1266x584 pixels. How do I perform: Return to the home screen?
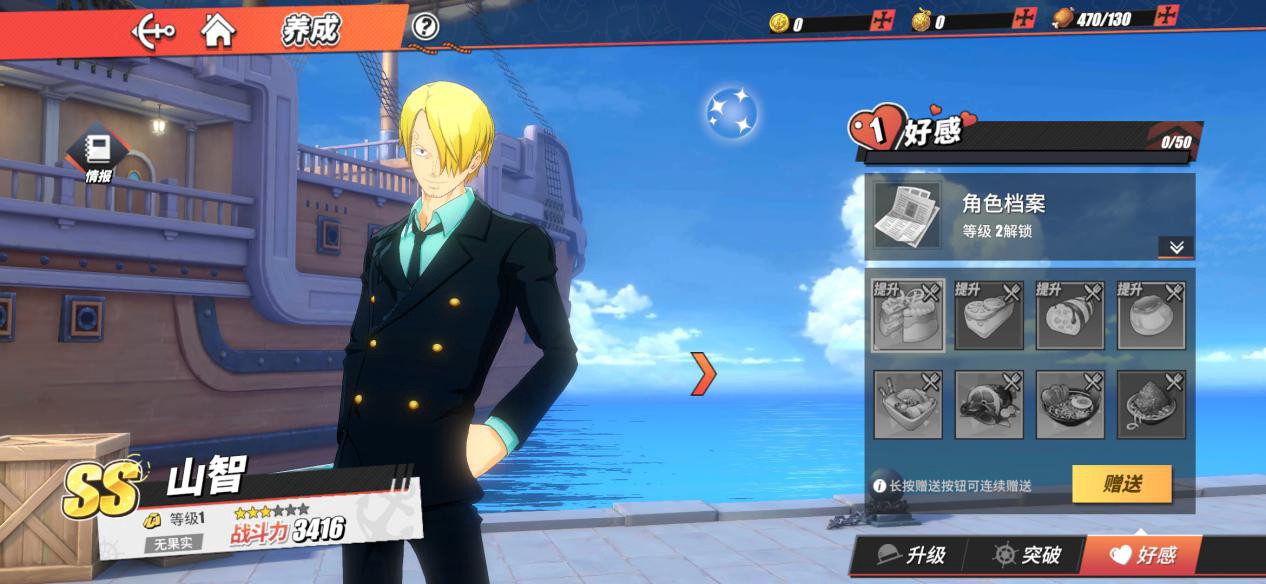[x=218, y=31]
